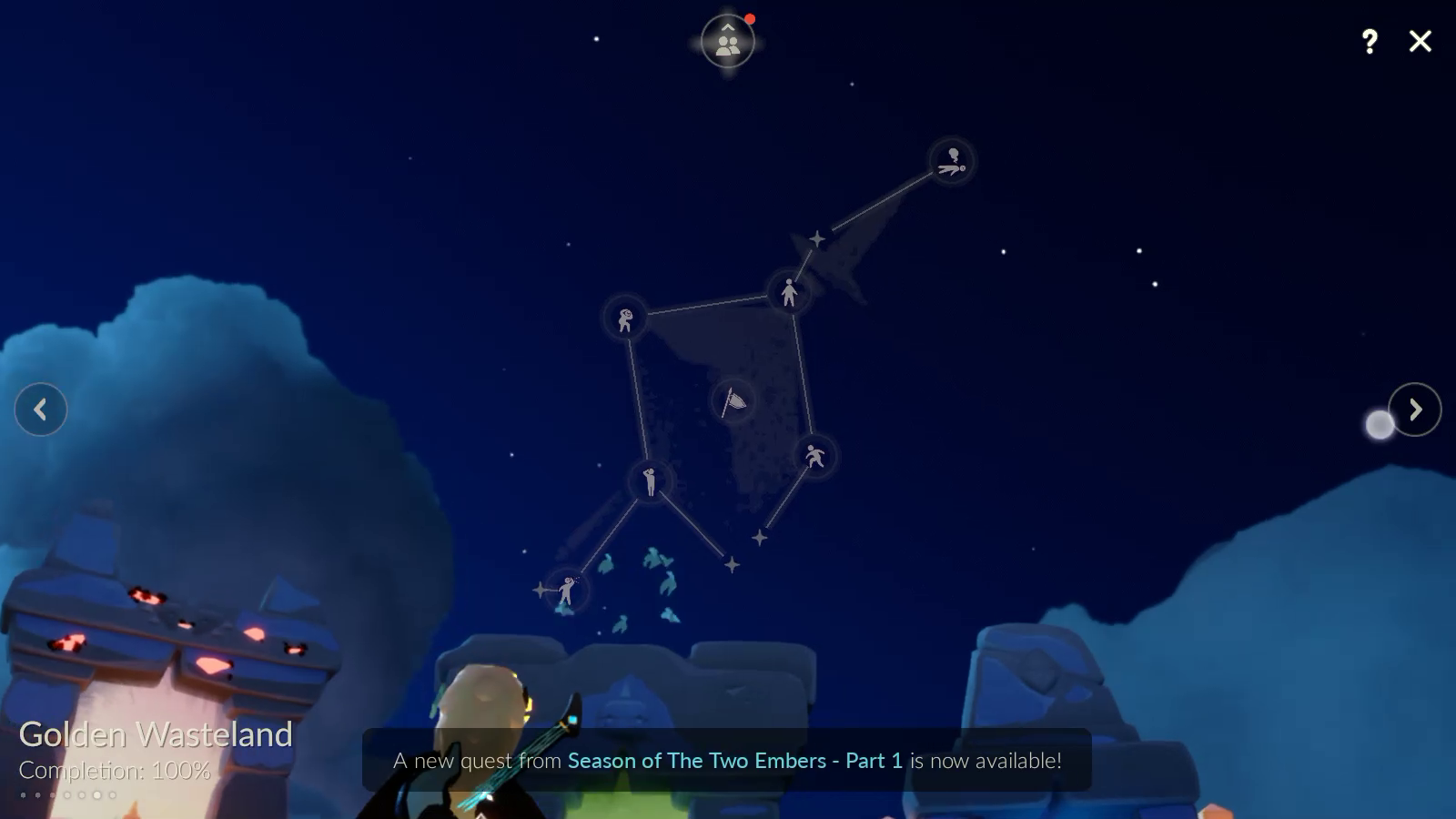The image size is (1456, 819).
Task: Select the saluting spirit node
Action: point(650,480)
